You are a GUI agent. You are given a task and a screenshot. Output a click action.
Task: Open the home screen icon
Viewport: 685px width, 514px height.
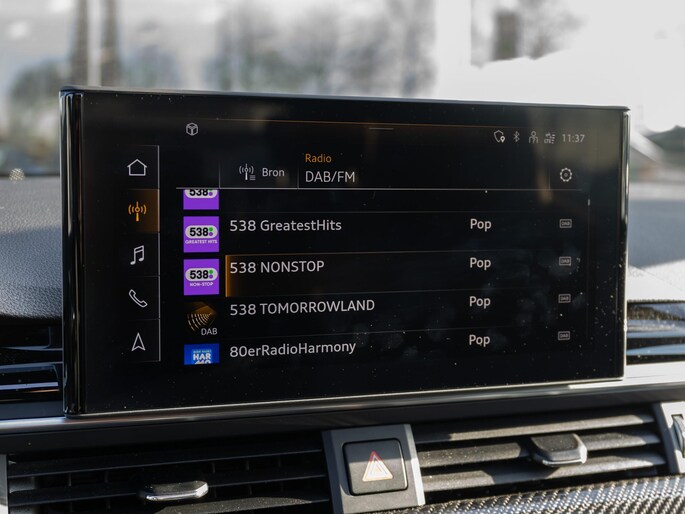point(137,168)
